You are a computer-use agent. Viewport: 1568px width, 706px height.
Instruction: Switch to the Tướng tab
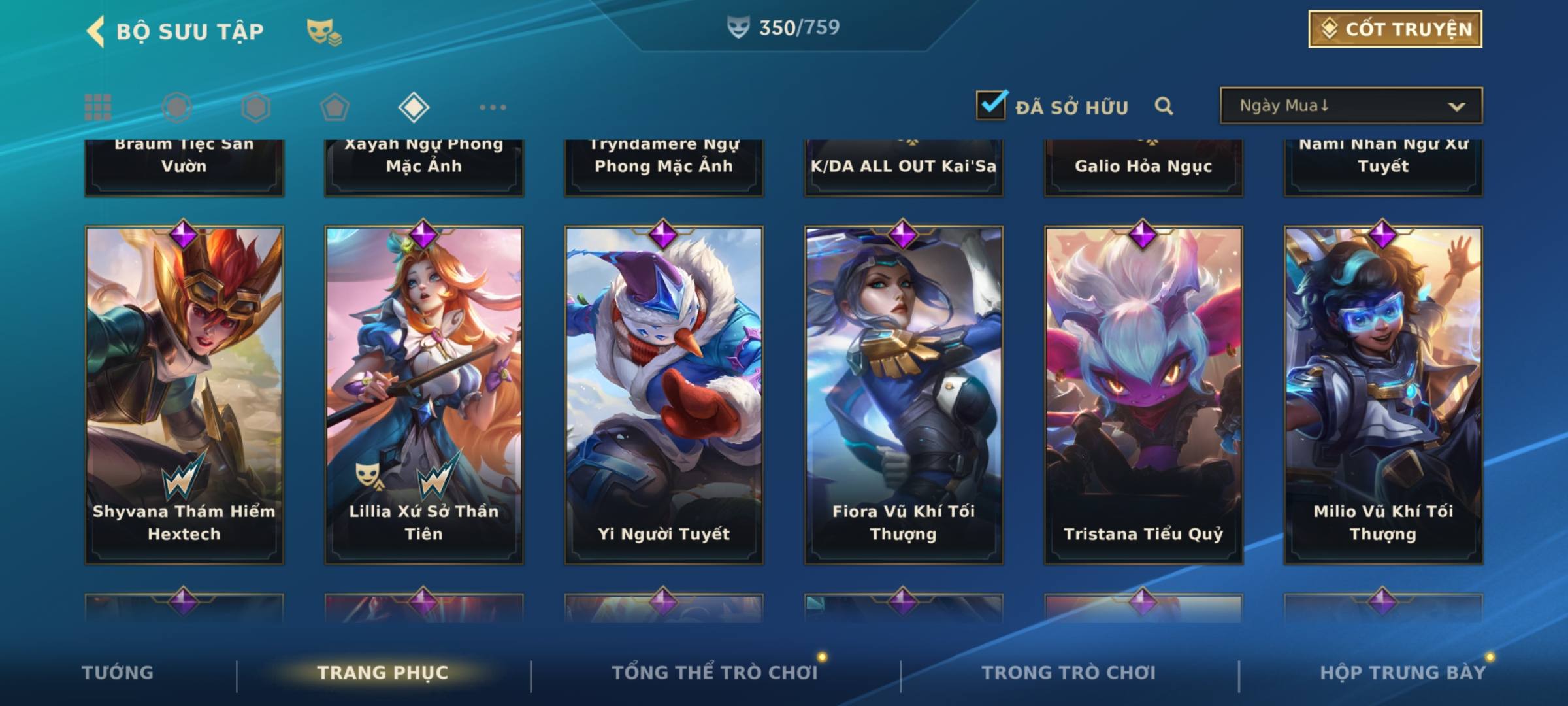(x=118, y=673)
